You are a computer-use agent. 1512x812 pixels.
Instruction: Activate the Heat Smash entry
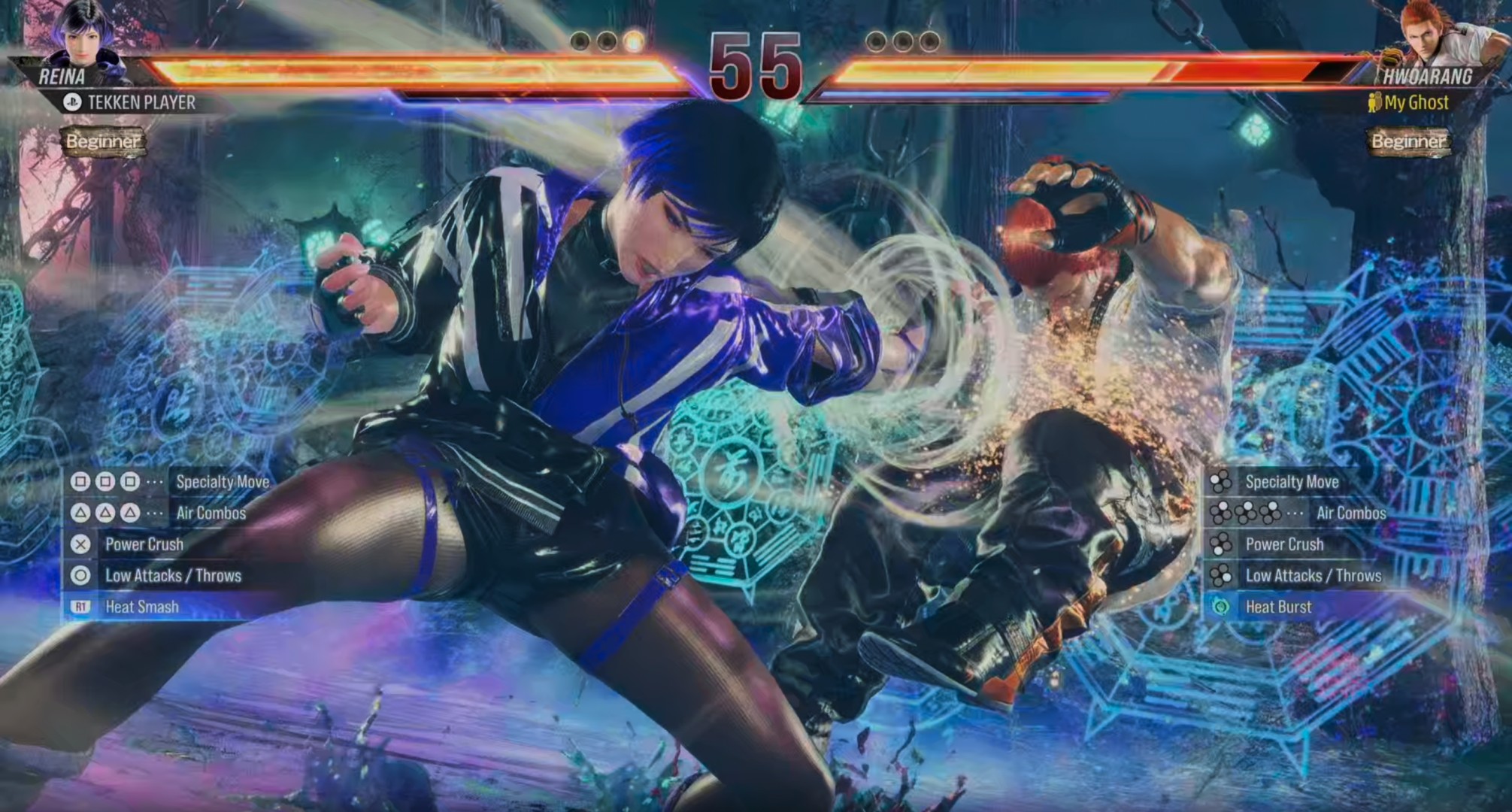(142, 607)
